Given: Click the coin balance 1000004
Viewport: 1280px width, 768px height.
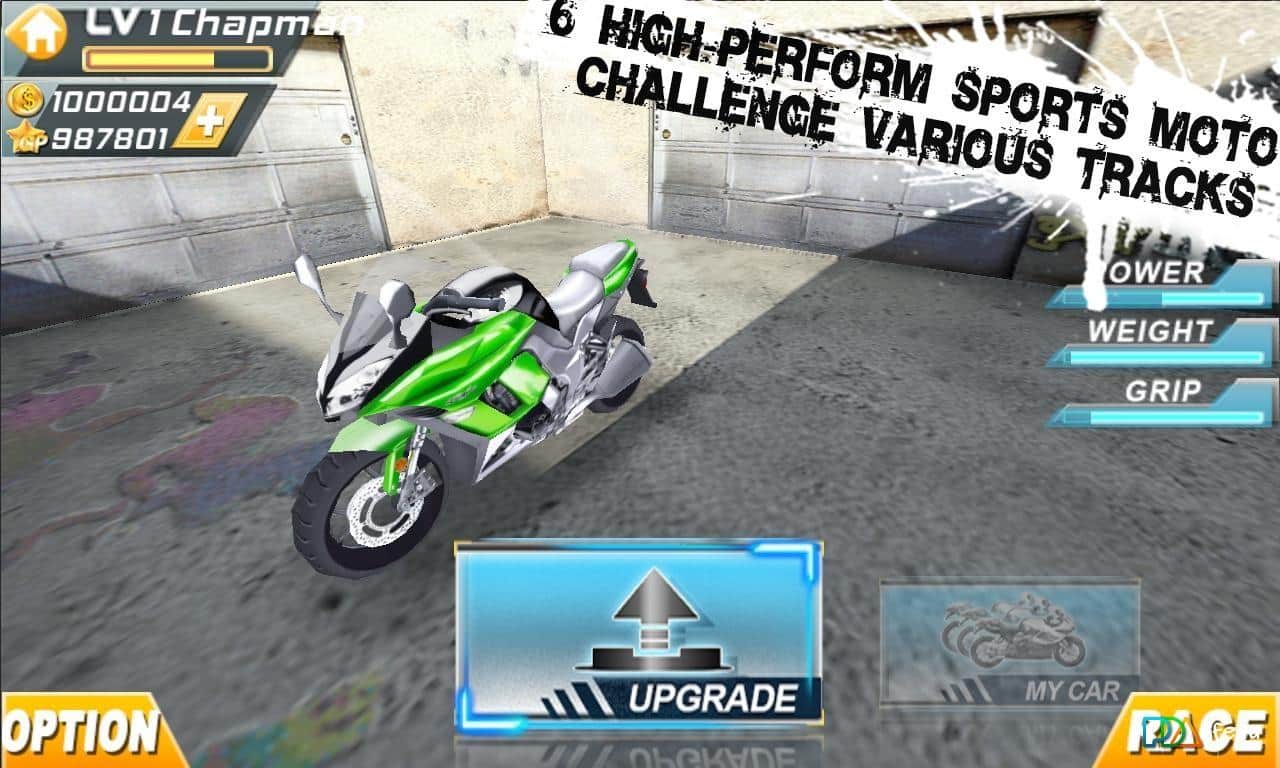Looking at the screenshot, I should (120, 101).
